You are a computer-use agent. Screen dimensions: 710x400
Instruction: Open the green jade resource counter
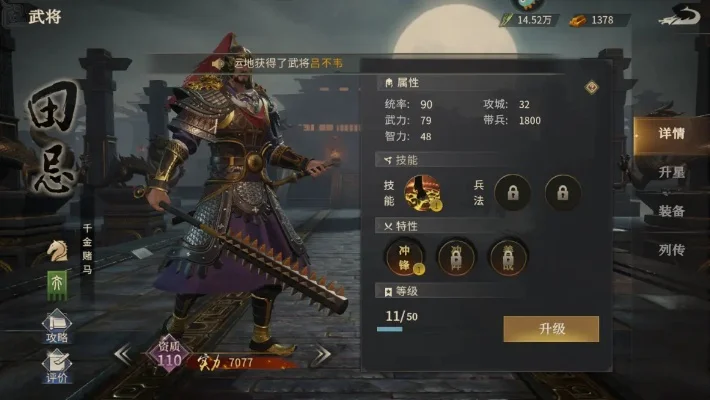(x=528, y=20)
